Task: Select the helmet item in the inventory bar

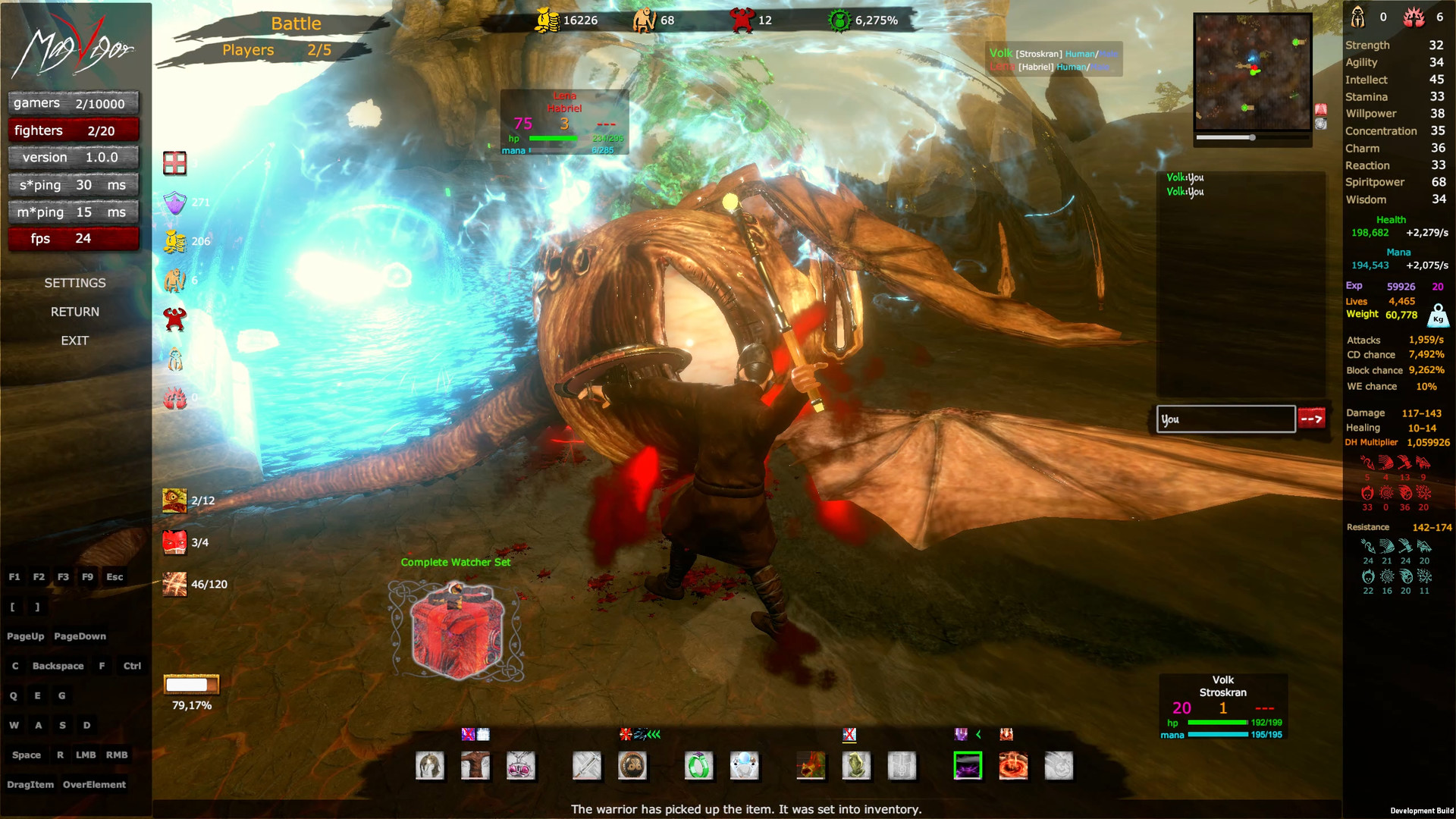Action: click(429, 767)
